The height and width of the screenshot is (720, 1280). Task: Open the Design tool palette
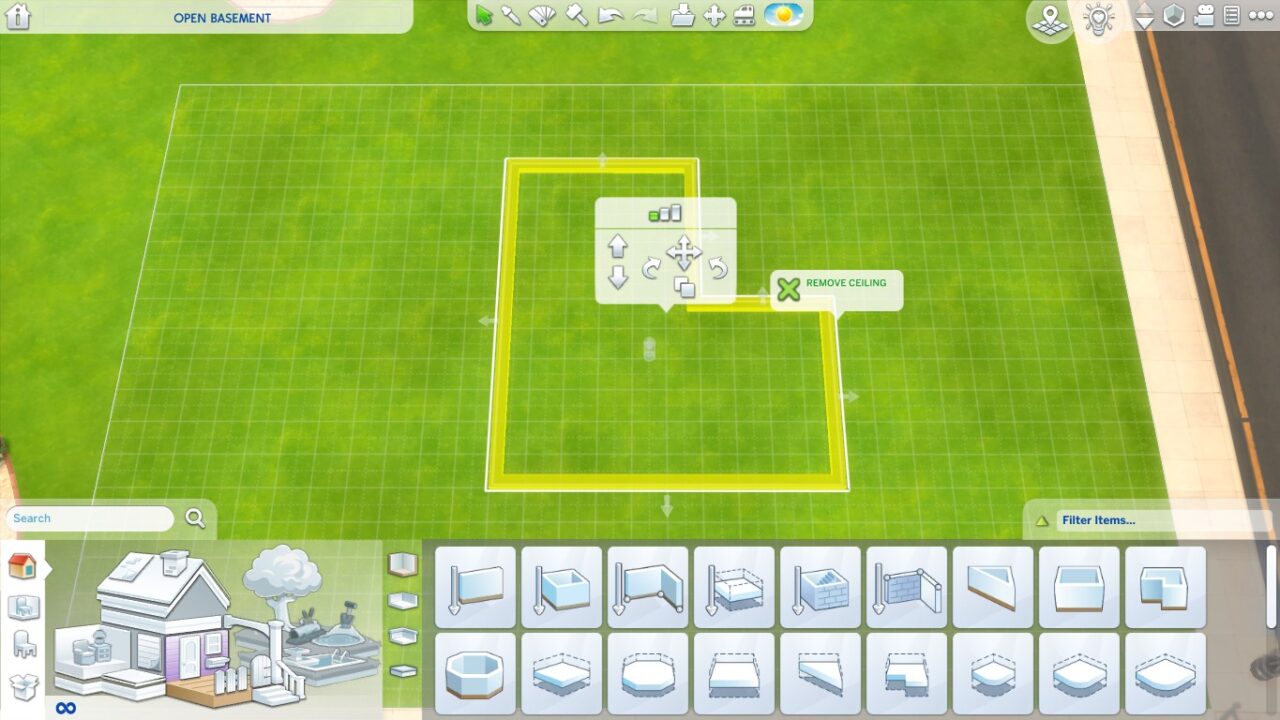click(541, 17)
